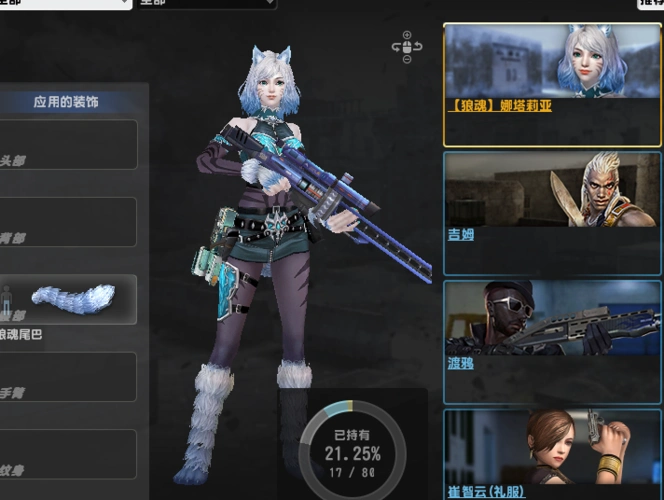Open the 手臂 arm decoration slot
Image resolution: width=664 pixels, height=500 pixels.
click(68, 377)
